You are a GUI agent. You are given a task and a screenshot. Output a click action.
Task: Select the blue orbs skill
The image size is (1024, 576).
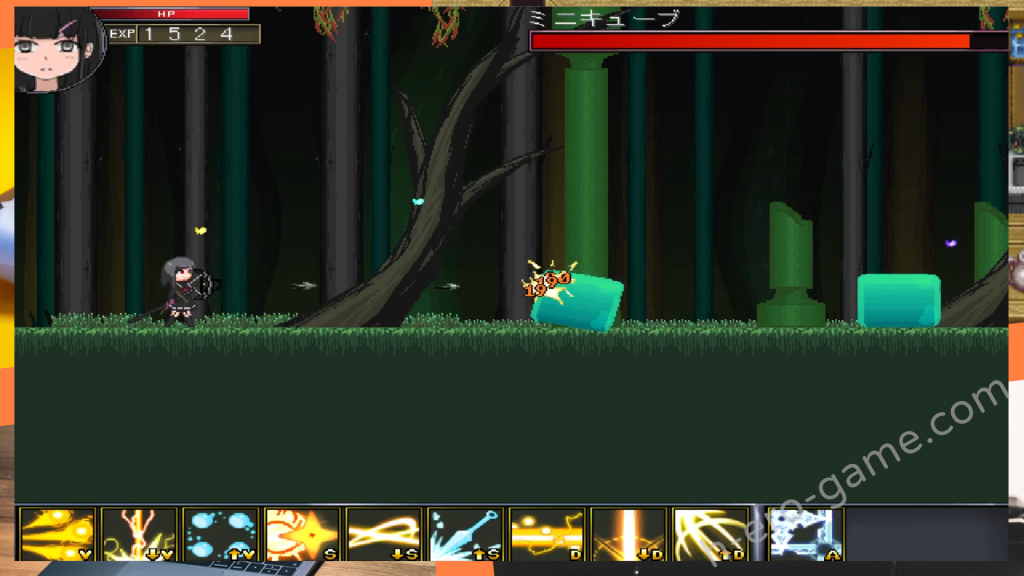coord(221,534)
